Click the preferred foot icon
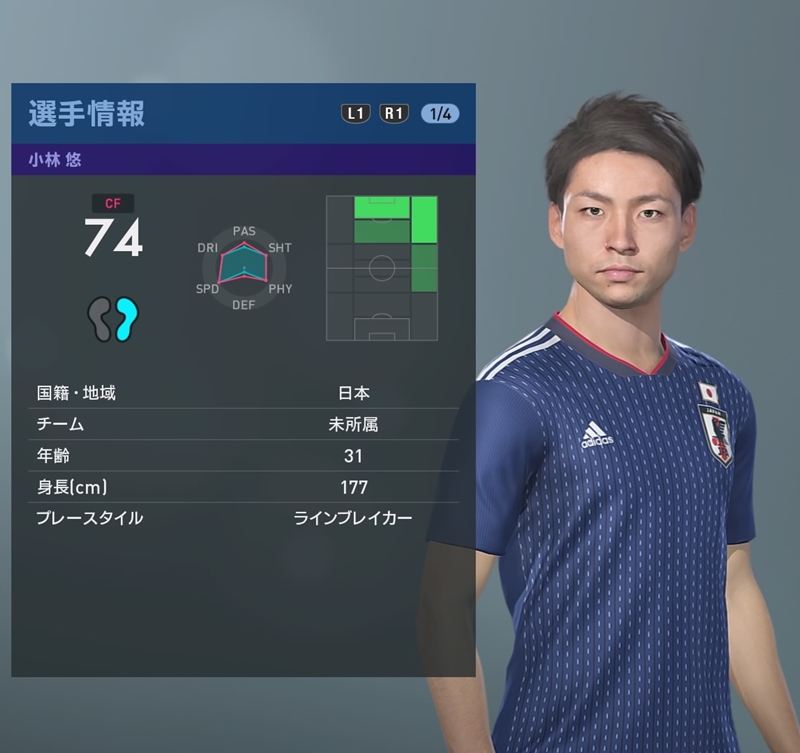 [113, 319]
